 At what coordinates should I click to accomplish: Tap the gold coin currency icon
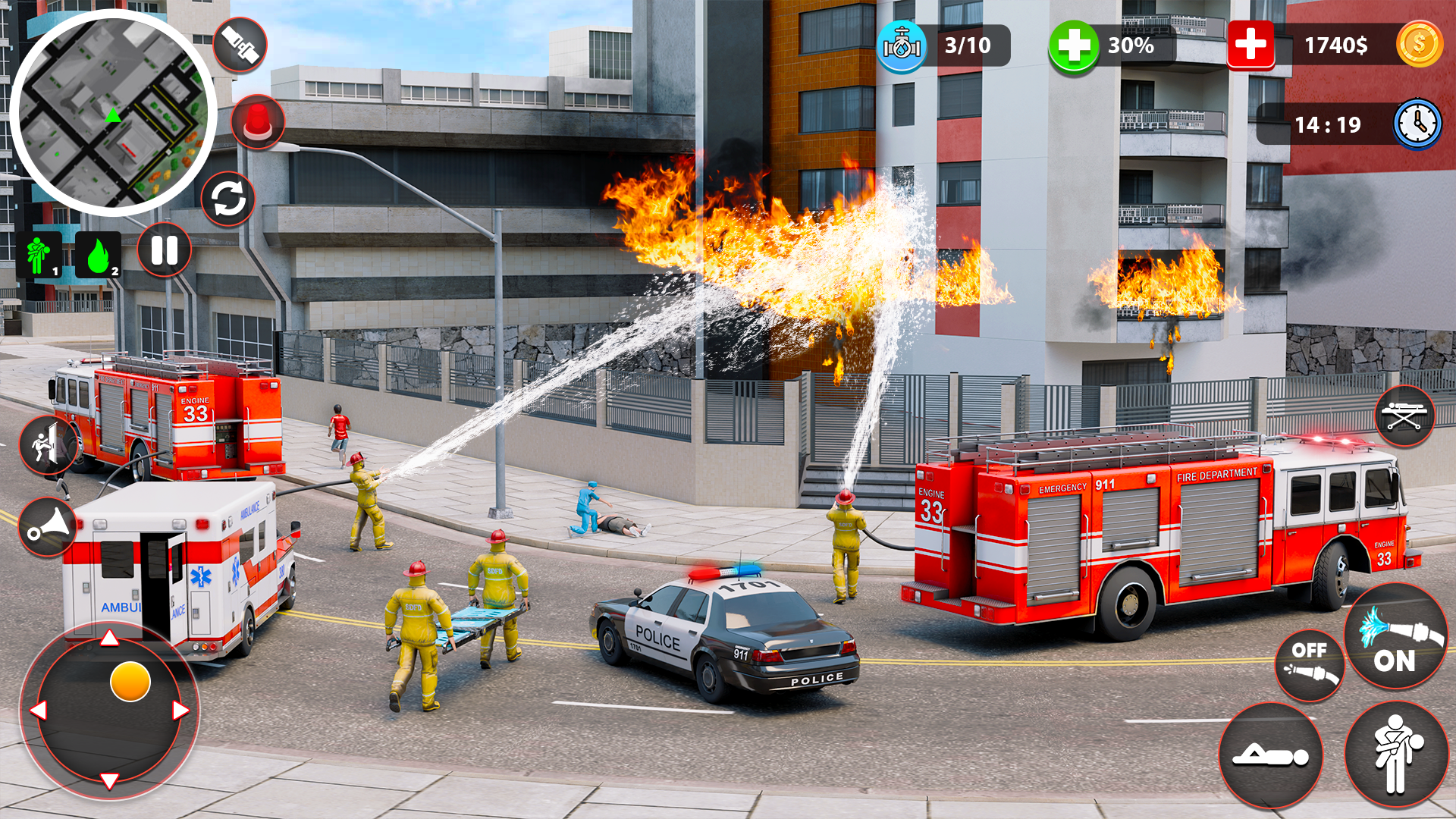[x=1420, y=45]
